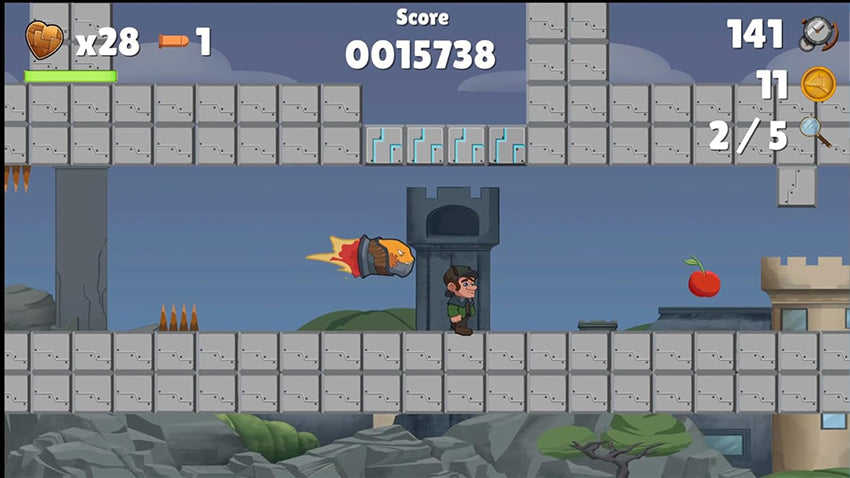The width and height of the screenshot is (850, 478).
Task: Click the magnifying glass collectibles icon
Action: tap(816, 132)
